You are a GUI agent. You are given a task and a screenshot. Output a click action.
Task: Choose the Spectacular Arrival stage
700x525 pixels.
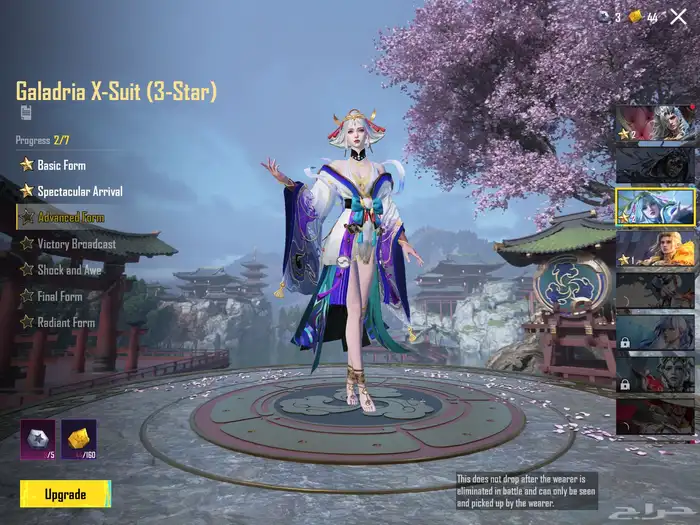pyautogui.click(x=80, y=190)
